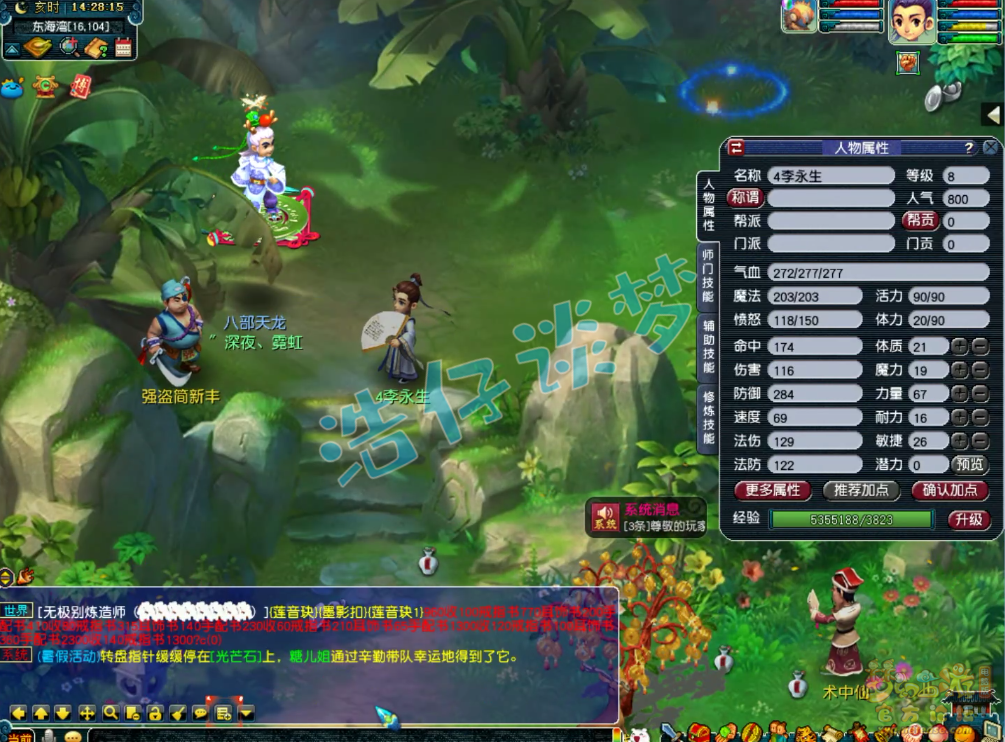Click the chat lock icon
1005x742 pixels.
[x=155, y=713]
